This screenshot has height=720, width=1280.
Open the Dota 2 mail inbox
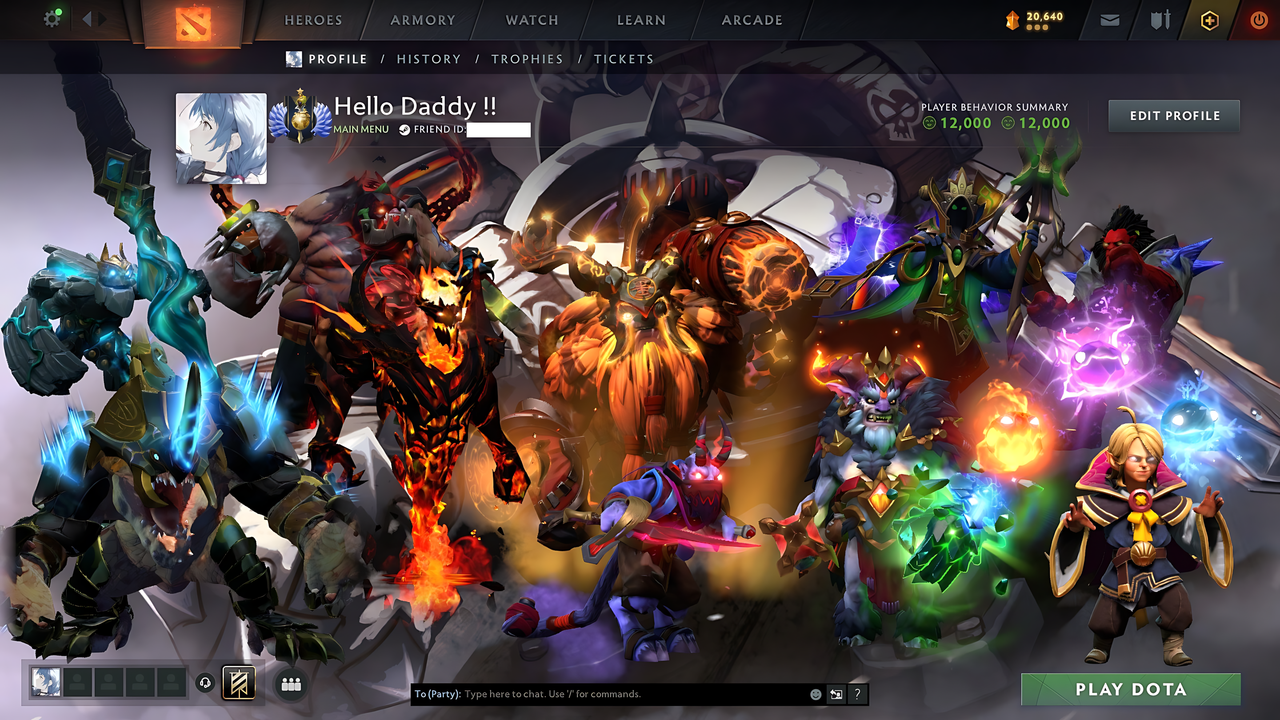(1108, 19)
